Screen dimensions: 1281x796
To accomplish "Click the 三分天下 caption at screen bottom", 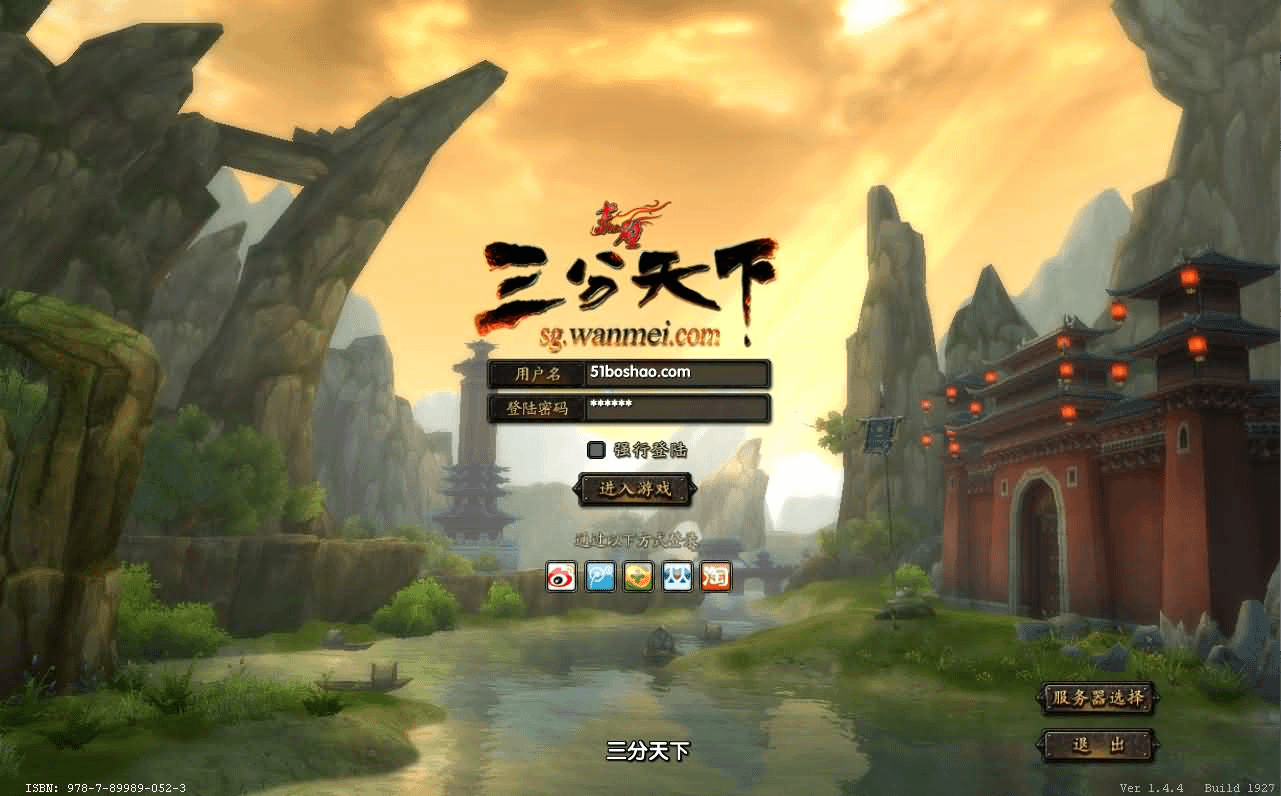I will click(648, 752).
